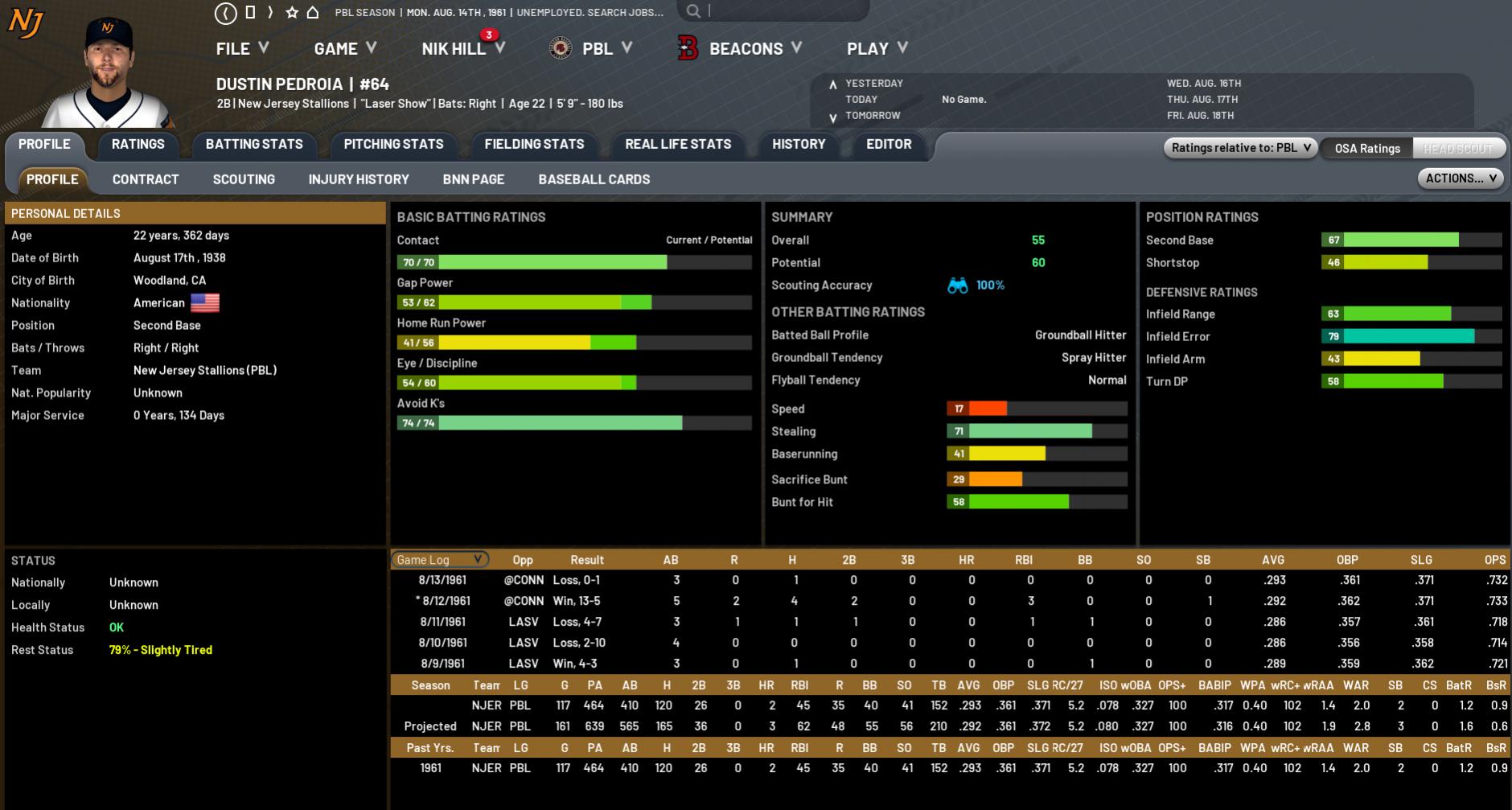View the BASEBALL CARDS sub-tab
Screen dimensions: 1512x810
594,179
